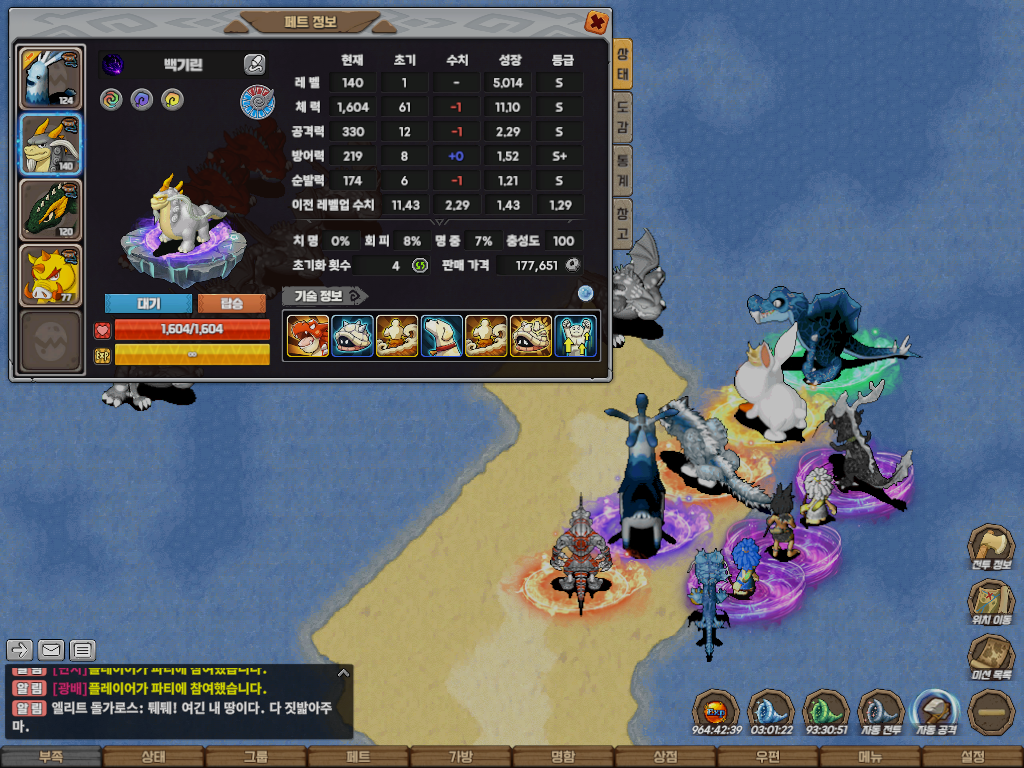Viewport: 1024px width, 768px height.
Task: Toggle 자동 전투 auto battle
Action: [881, 710]
